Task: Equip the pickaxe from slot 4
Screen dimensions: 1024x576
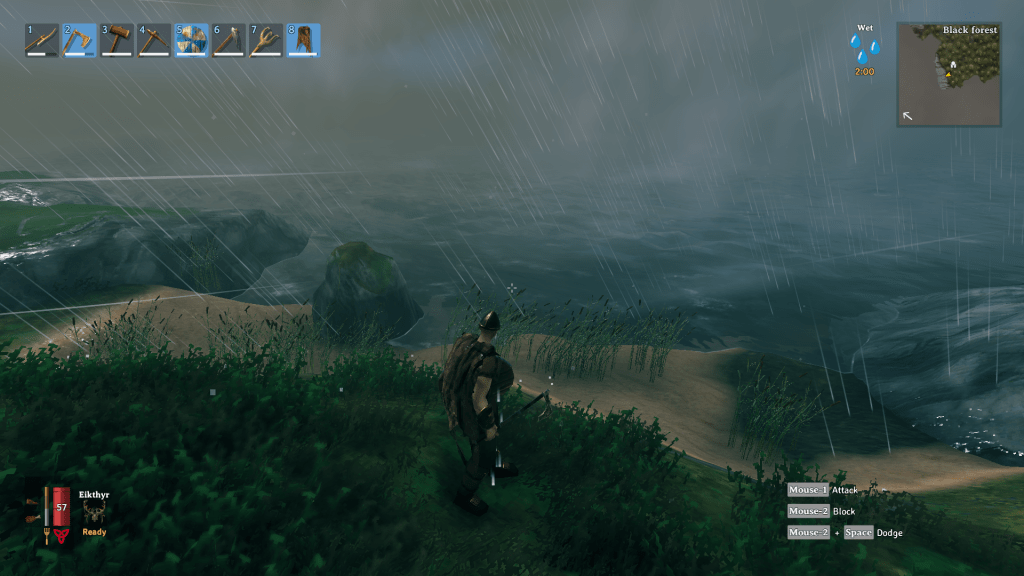Action: point(154,40)
